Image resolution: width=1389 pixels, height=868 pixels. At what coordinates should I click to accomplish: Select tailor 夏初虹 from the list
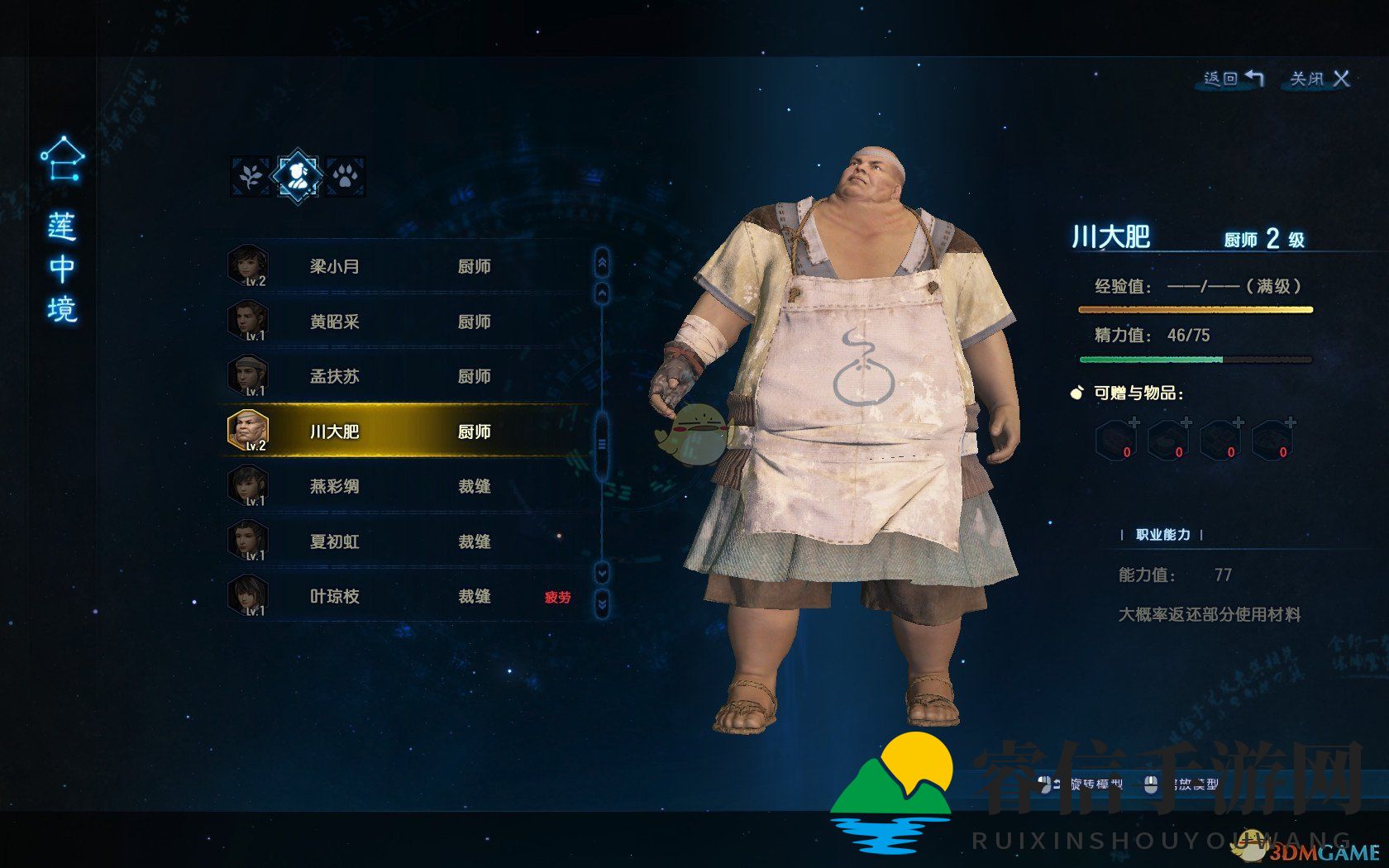tap(405, 541)
